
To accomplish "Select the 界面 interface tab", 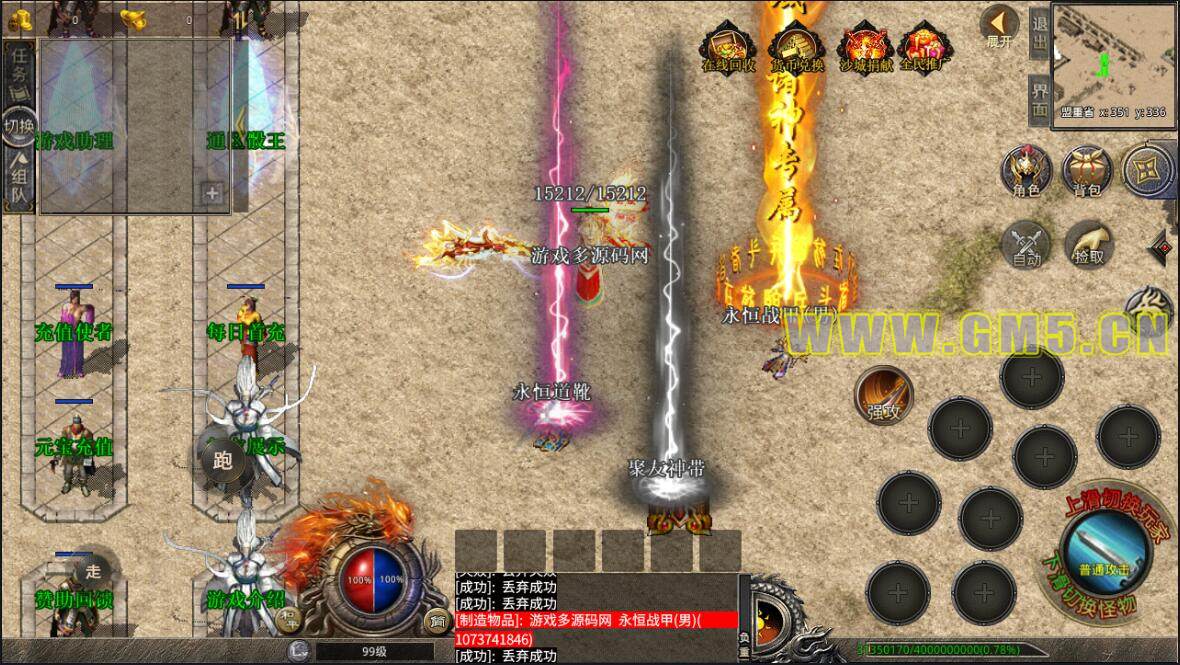I will point(1039,98).
